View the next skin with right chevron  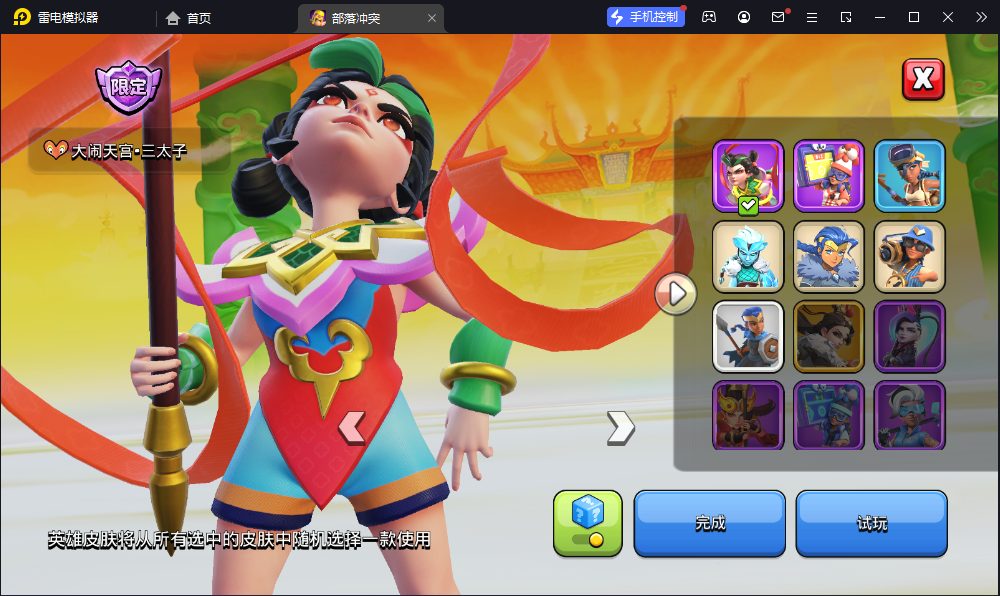pyautogui.click(x=620, y=427)
